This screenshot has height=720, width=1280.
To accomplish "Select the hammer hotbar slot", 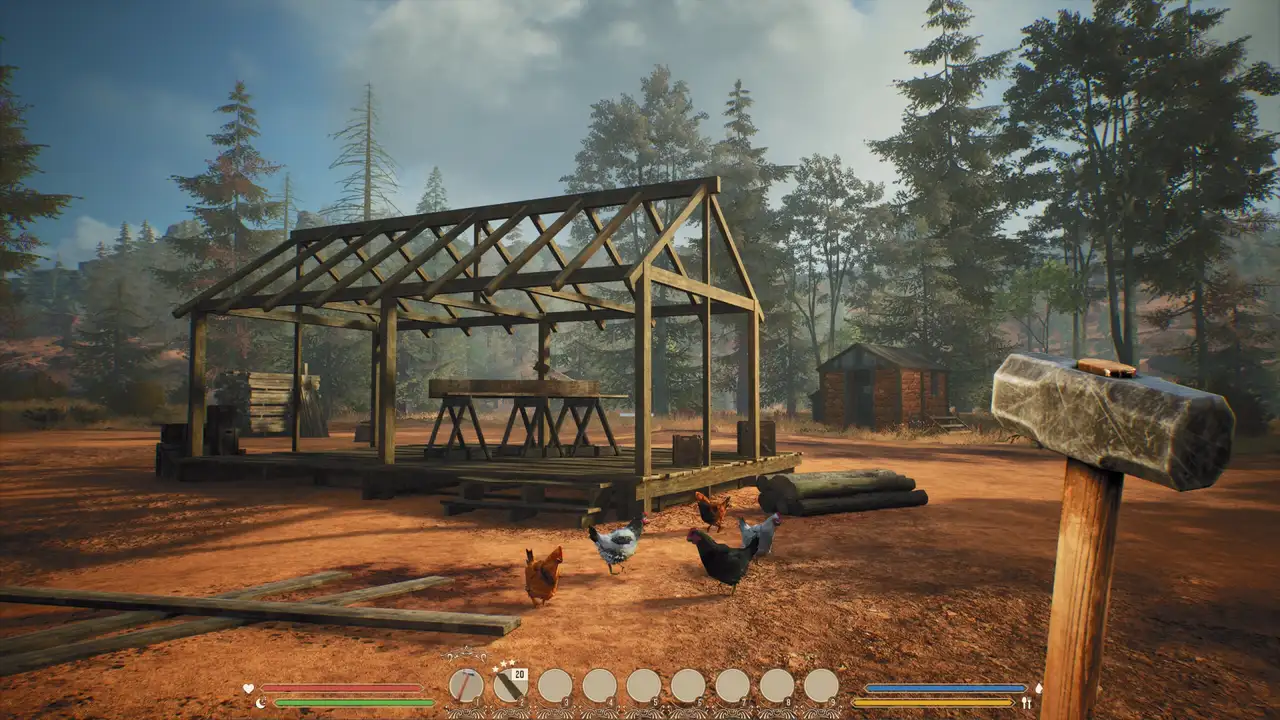I will [x=466, y=686].
